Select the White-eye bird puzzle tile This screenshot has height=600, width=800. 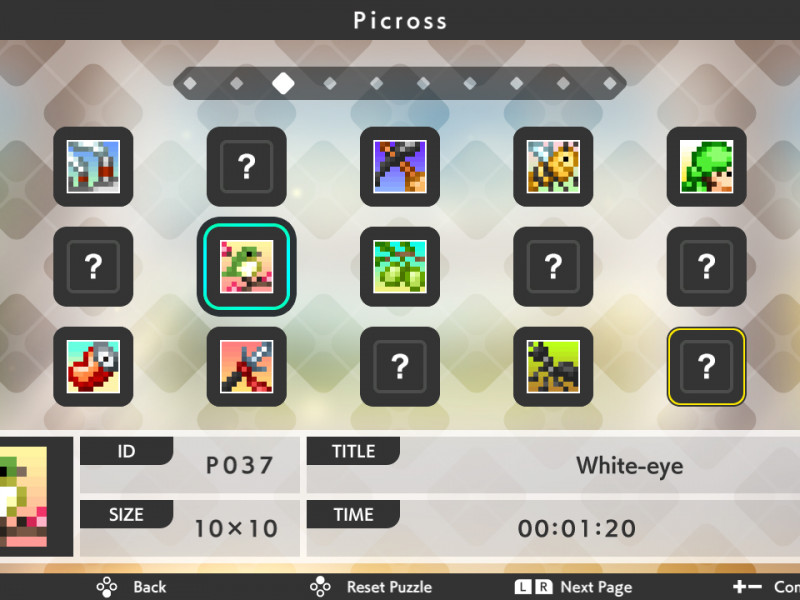pyautogui.click(x=246, y=267)
